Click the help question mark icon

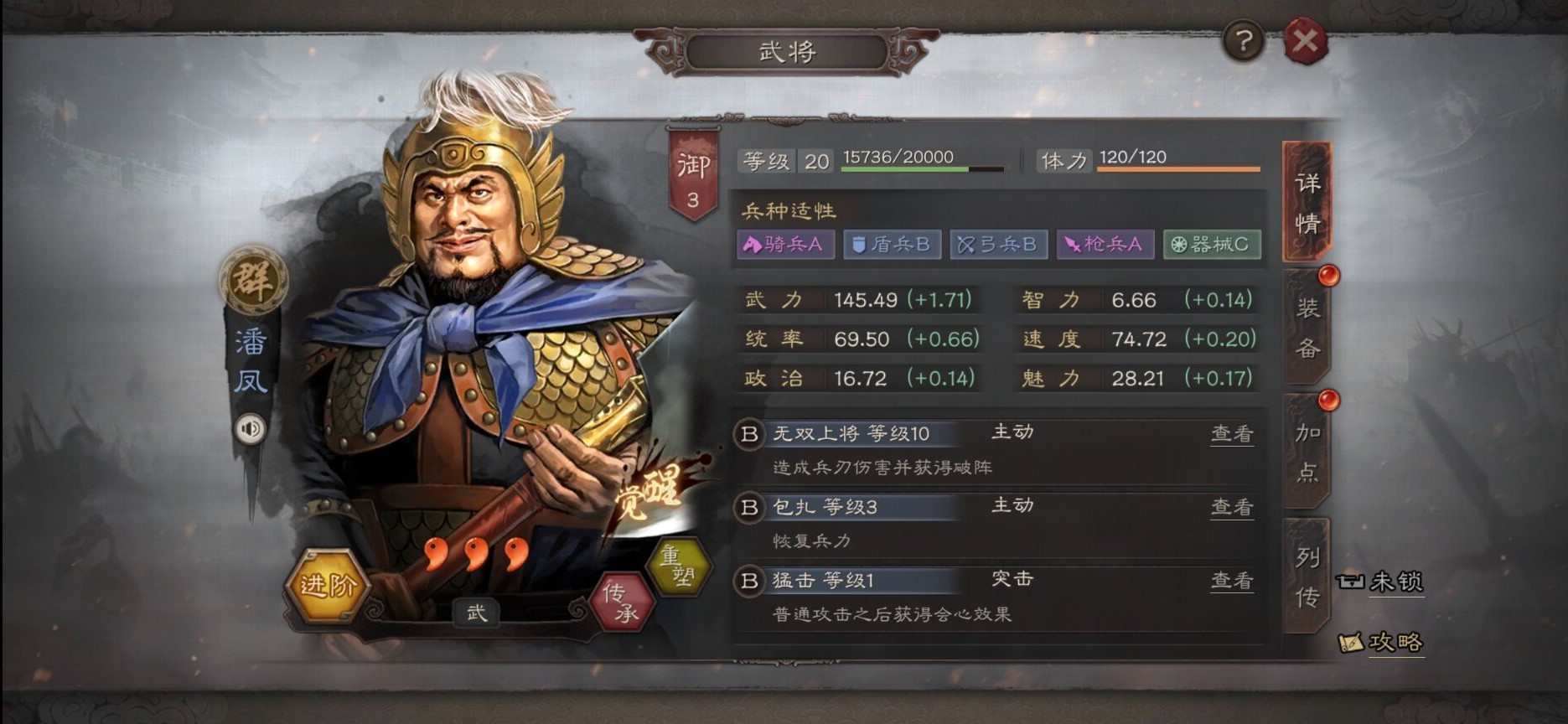pos(1245,38)
